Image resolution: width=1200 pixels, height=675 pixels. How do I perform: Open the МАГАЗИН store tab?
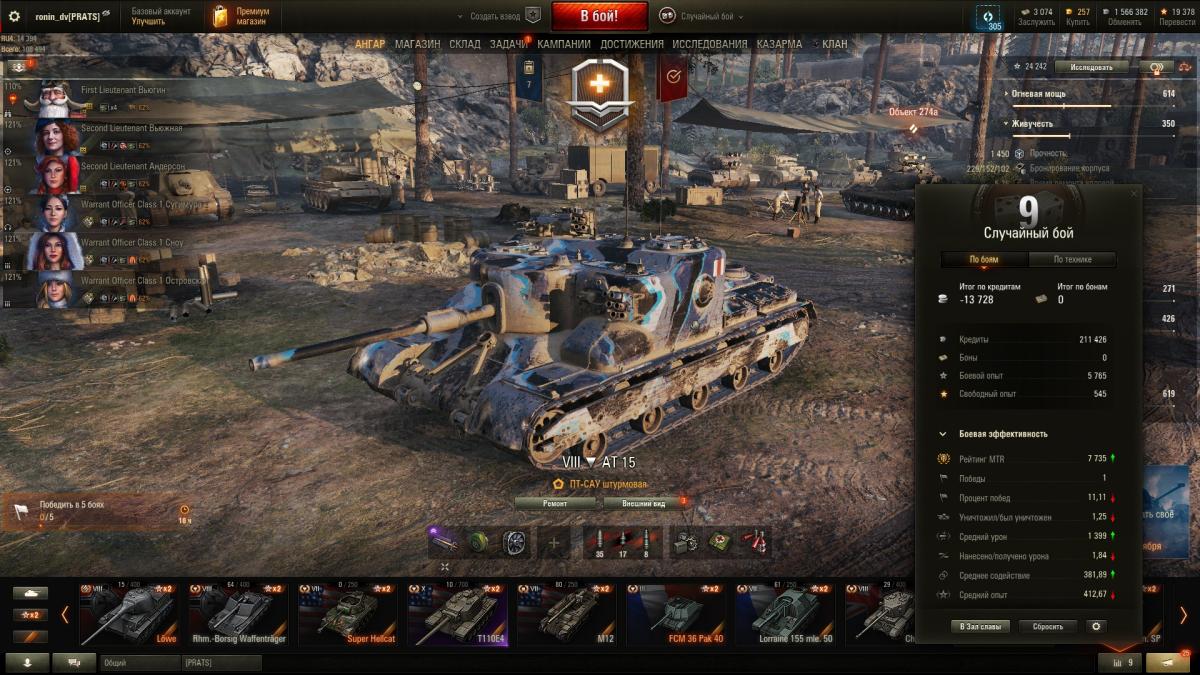417,44
